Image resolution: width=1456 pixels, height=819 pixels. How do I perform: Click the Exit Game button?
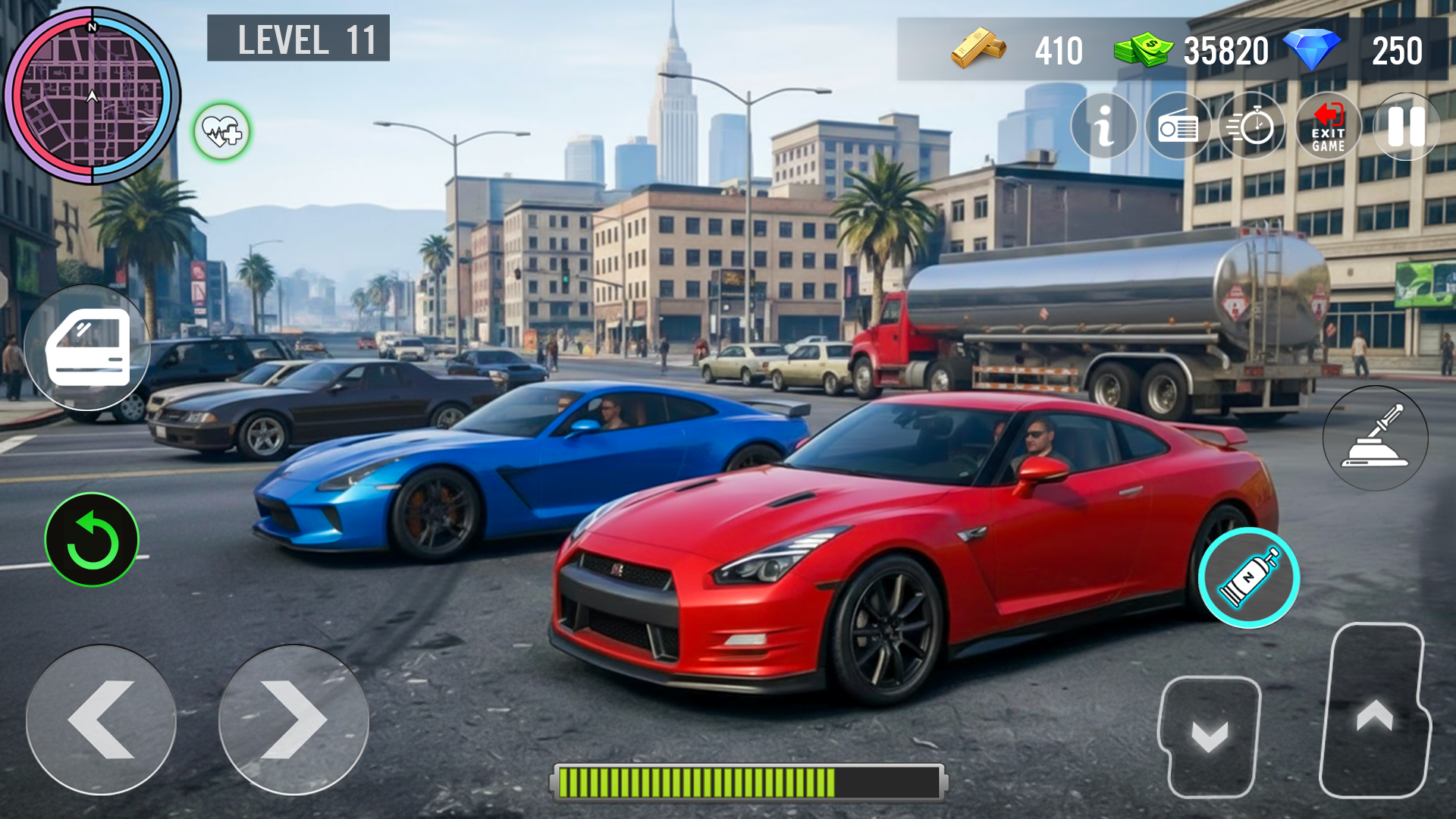tap(1328, 127)
